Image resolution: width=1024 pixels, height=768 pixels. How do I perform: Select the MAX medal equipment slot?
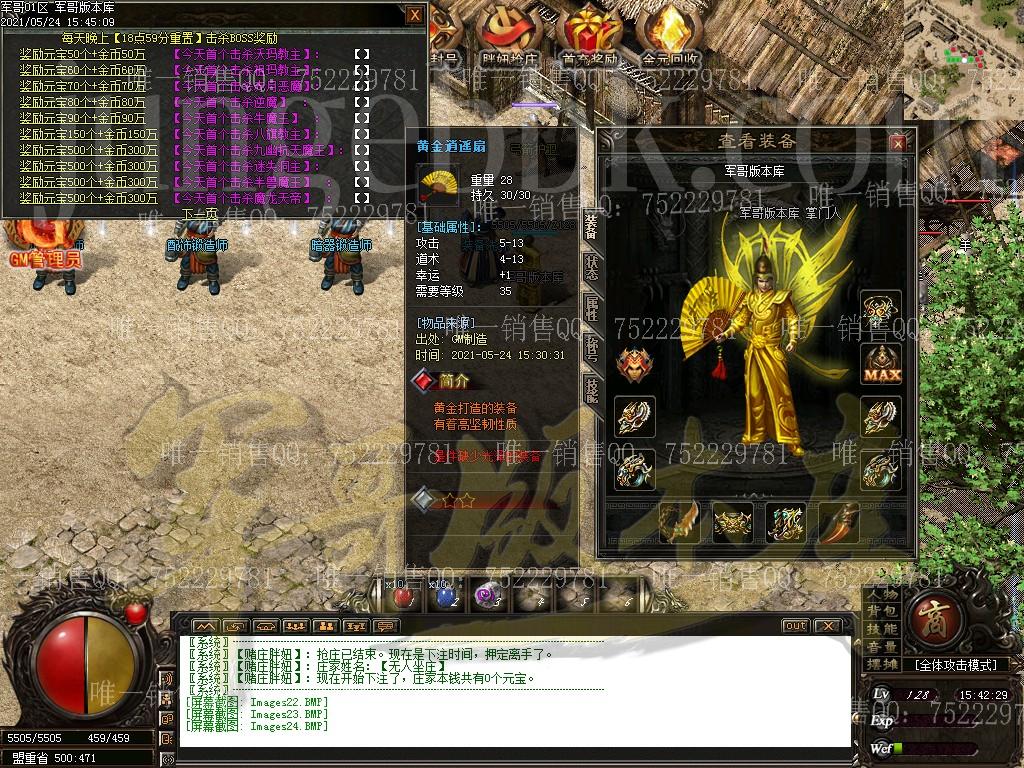881,364
